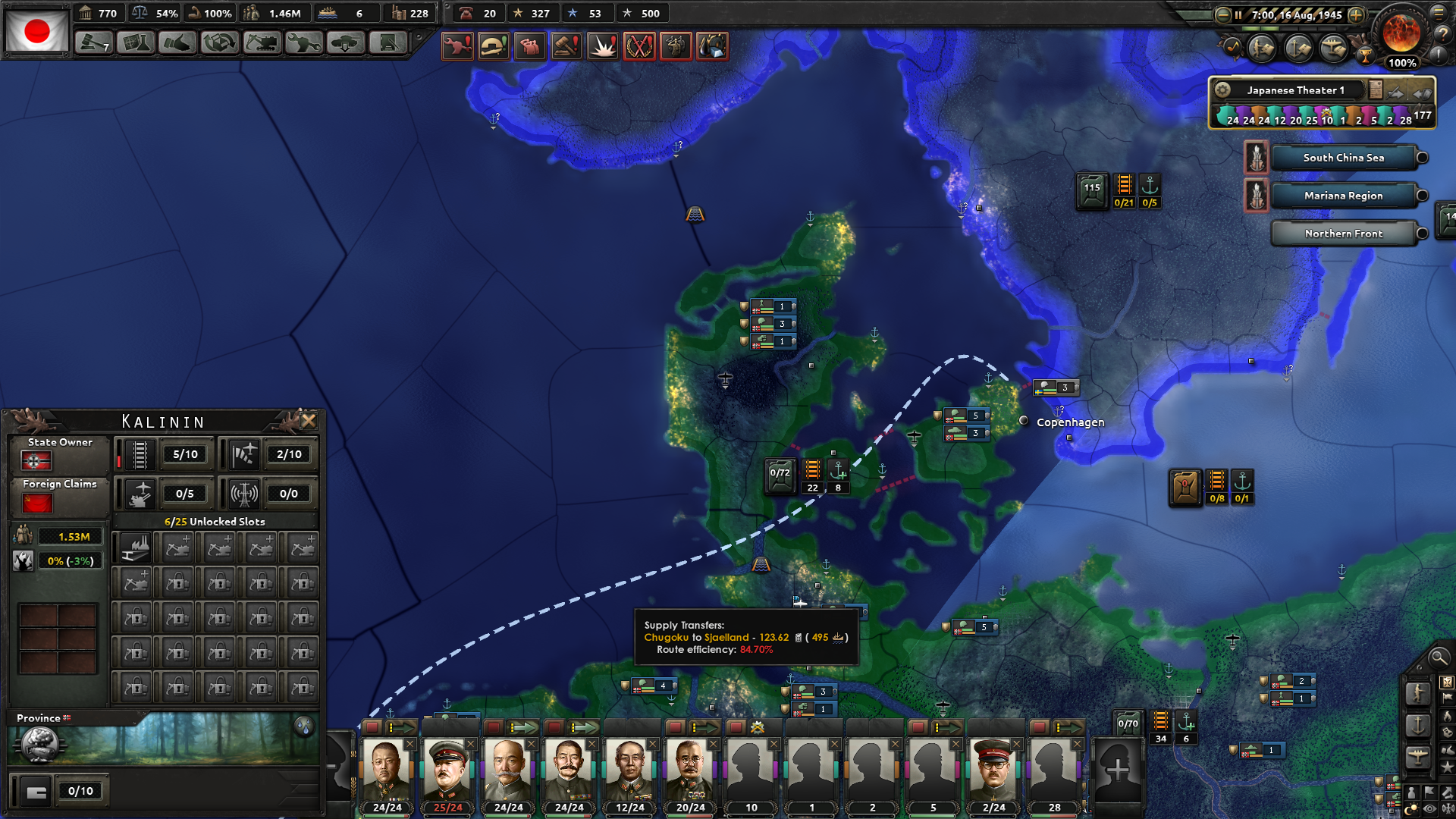The image size is (1456, 819).
Task: Select the Northern Front naval region button
Action: 1345,233
